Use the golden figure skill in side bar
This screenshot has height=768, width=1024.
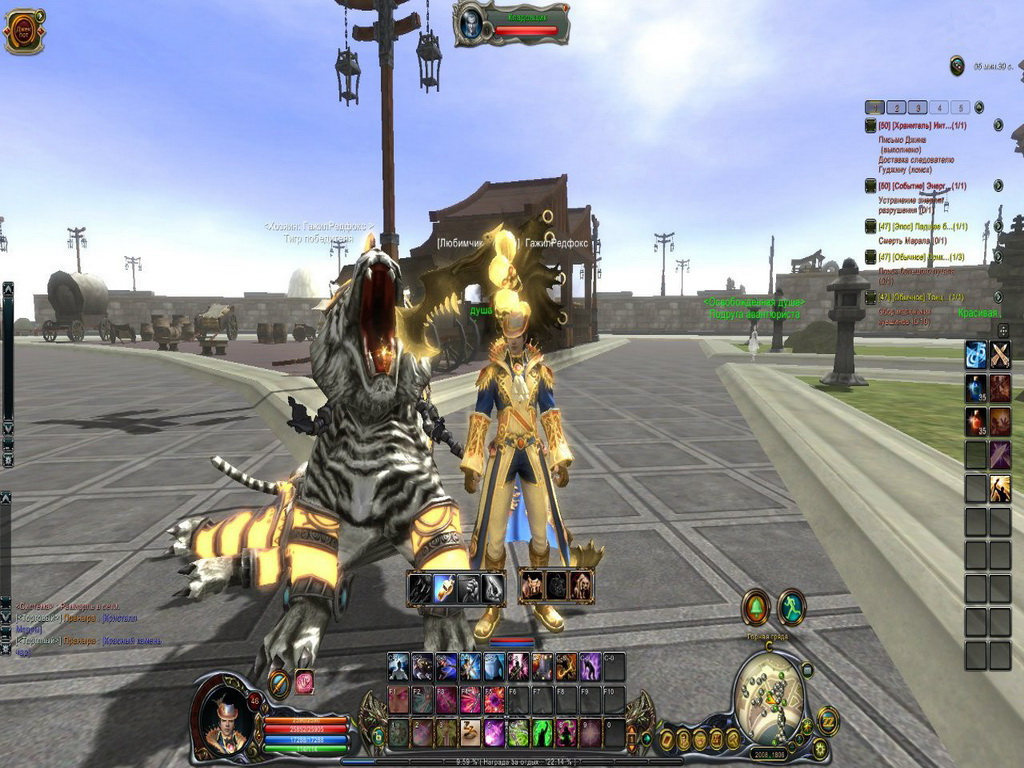tap(1000, 489)
